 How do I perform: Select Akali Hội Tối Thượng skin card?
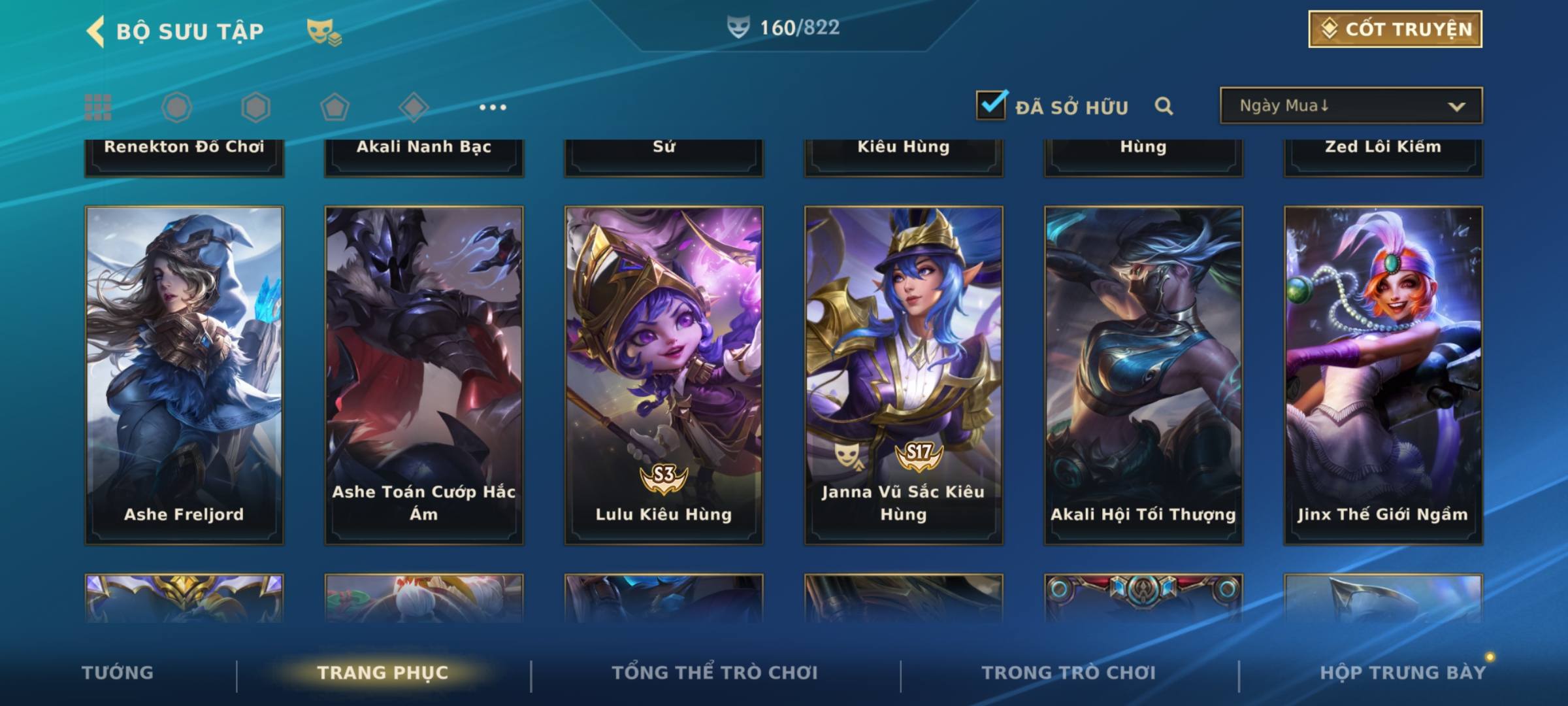coord(1143,375)
